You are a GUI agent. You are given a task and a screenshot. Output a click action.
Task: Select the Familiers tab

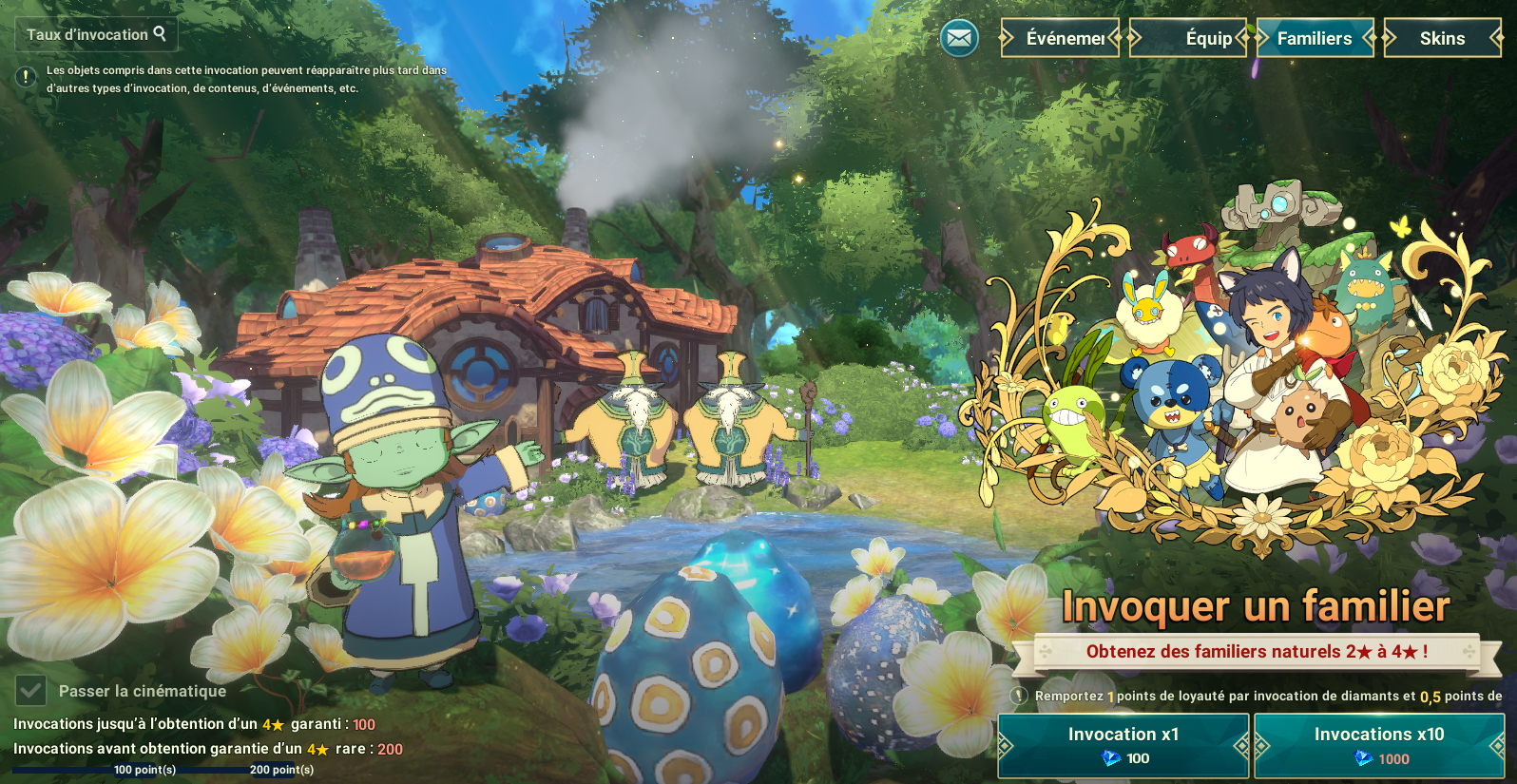tap(1315, 38)
